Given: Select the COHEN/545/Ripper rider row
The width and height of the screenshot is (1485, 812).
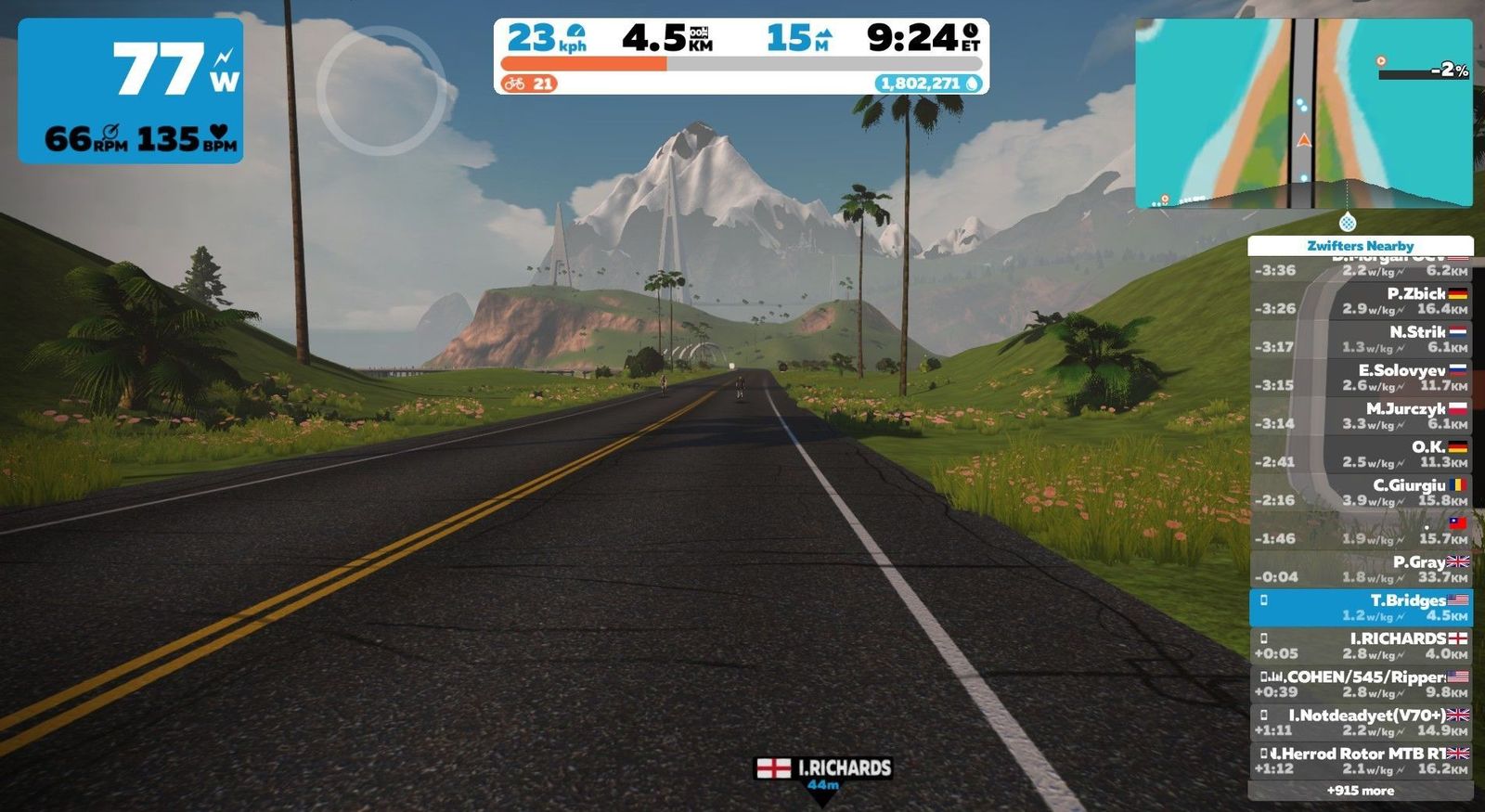Looking at the screenshot, I should (x=1360, y=684).
